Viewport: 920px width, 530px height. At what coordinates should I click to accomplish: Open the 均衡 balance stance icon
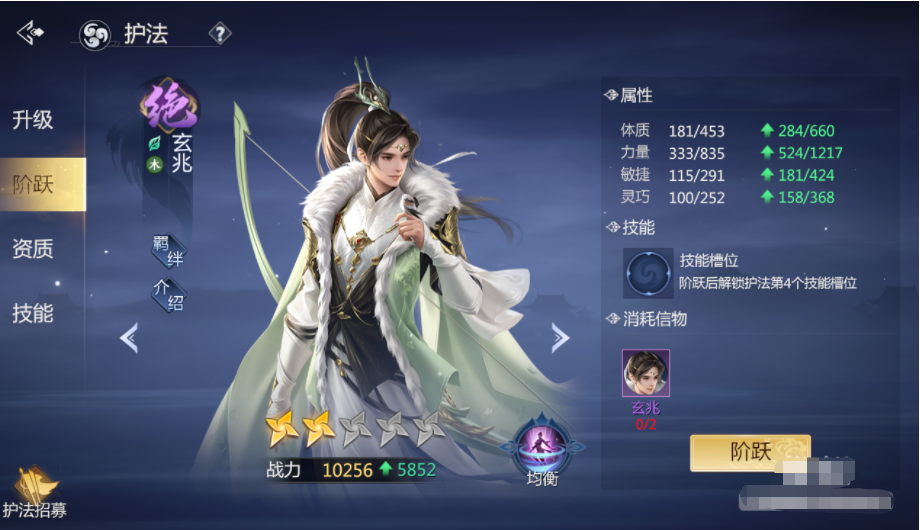(x=542, y=446)
